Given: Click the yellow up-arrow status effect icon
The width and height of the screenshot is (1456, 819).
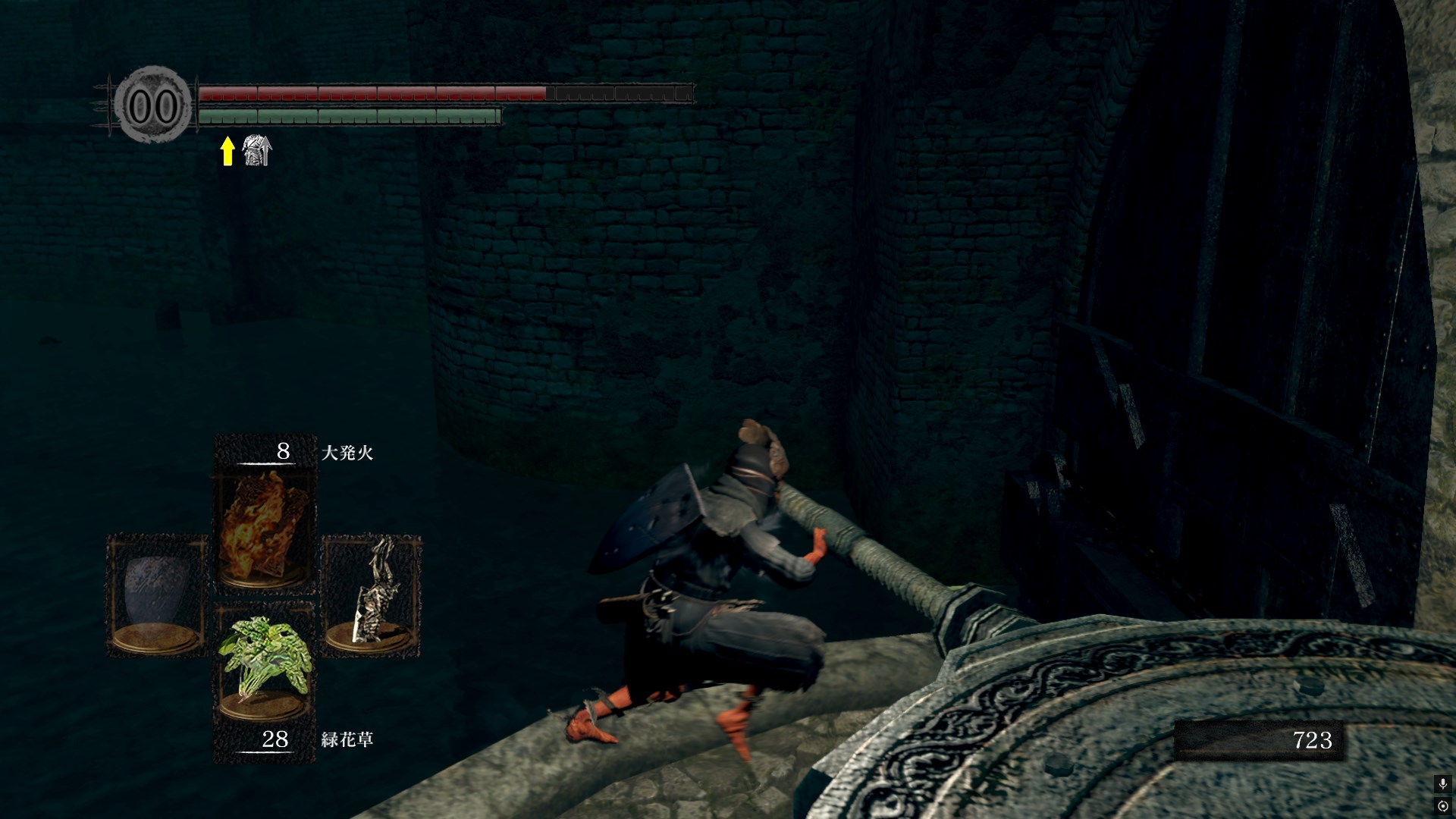Looking at the screenshot, I should point(227,151).
